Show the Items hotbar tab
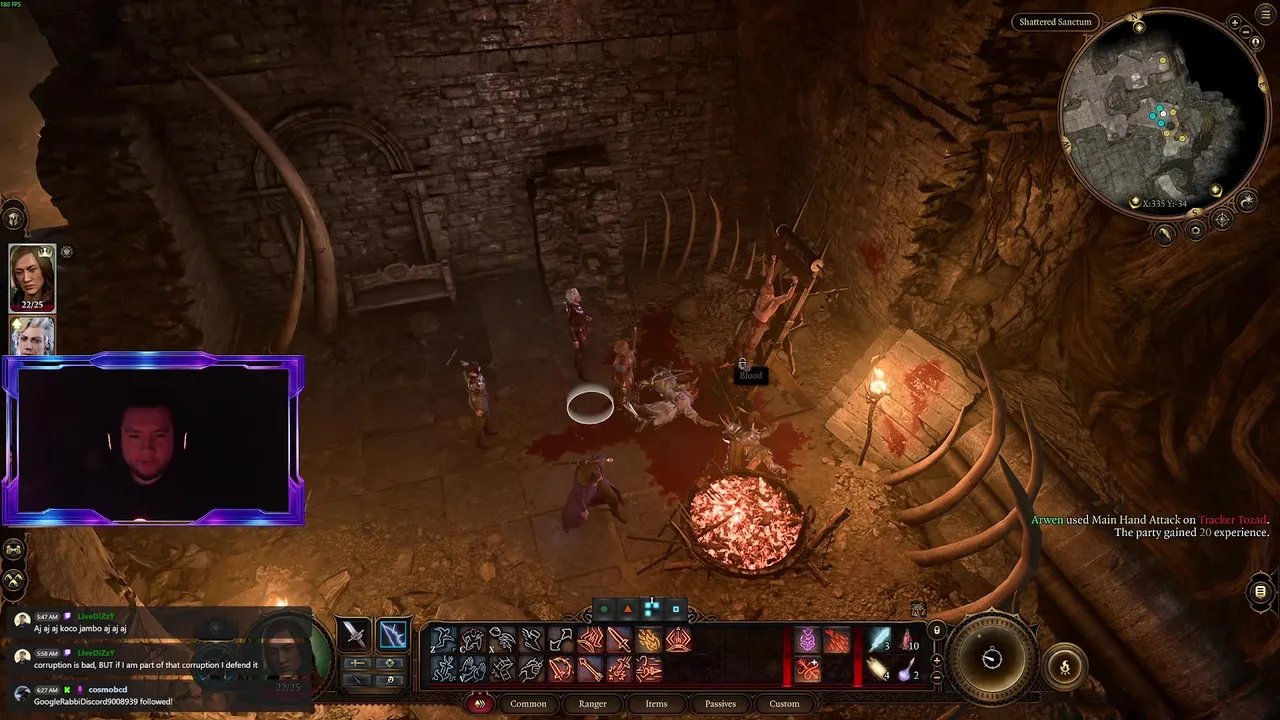This screenshot has width=1280, height=720. click(656, 704)
